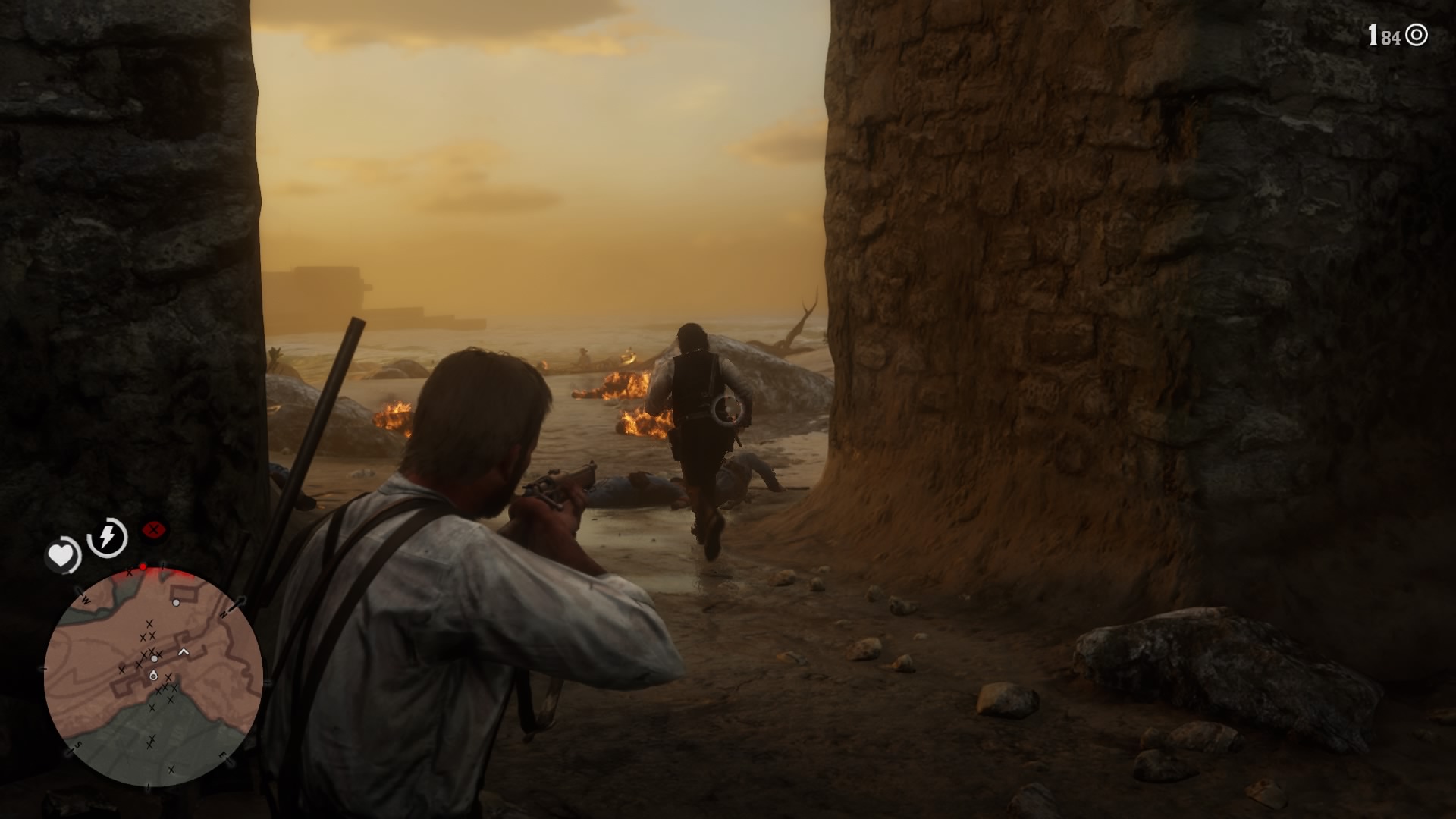Screen dimensions: 1456x819
Task: Click the Dead Eye red core icon
Action: [154, 529]
